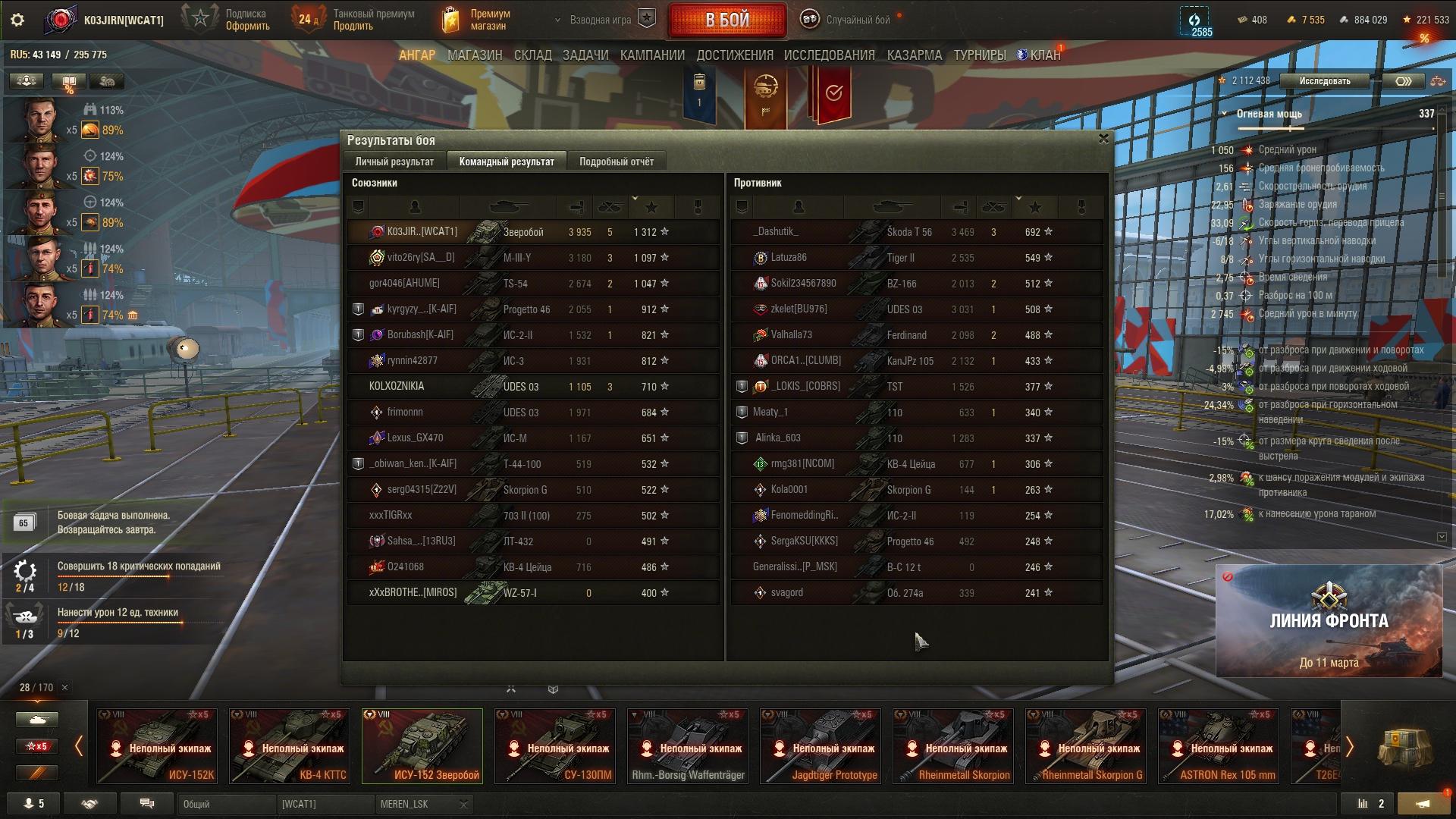The image size is (1456, 819).
Task: Click the Исследовать button
Action: tap(1324, 81)
